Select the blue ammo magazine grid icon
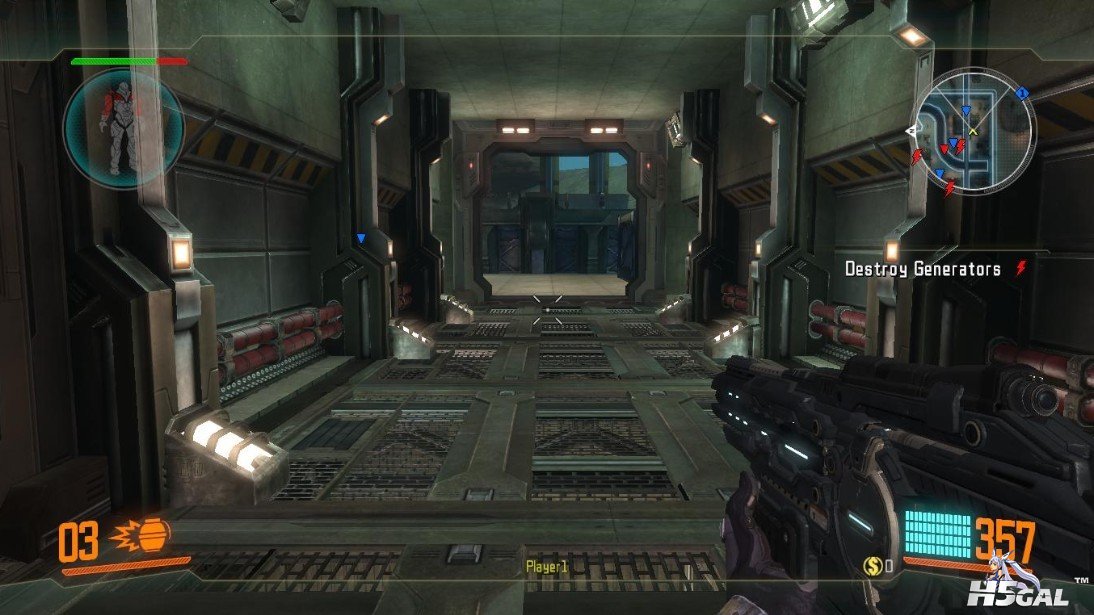This screenshot has width=1094, height=615. pos(937,534)
